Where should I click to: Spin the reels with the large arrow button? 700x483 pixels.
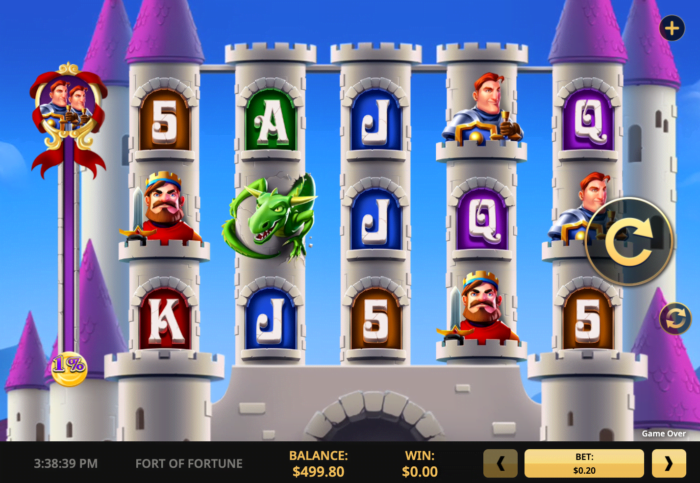(x=629, y=243)
